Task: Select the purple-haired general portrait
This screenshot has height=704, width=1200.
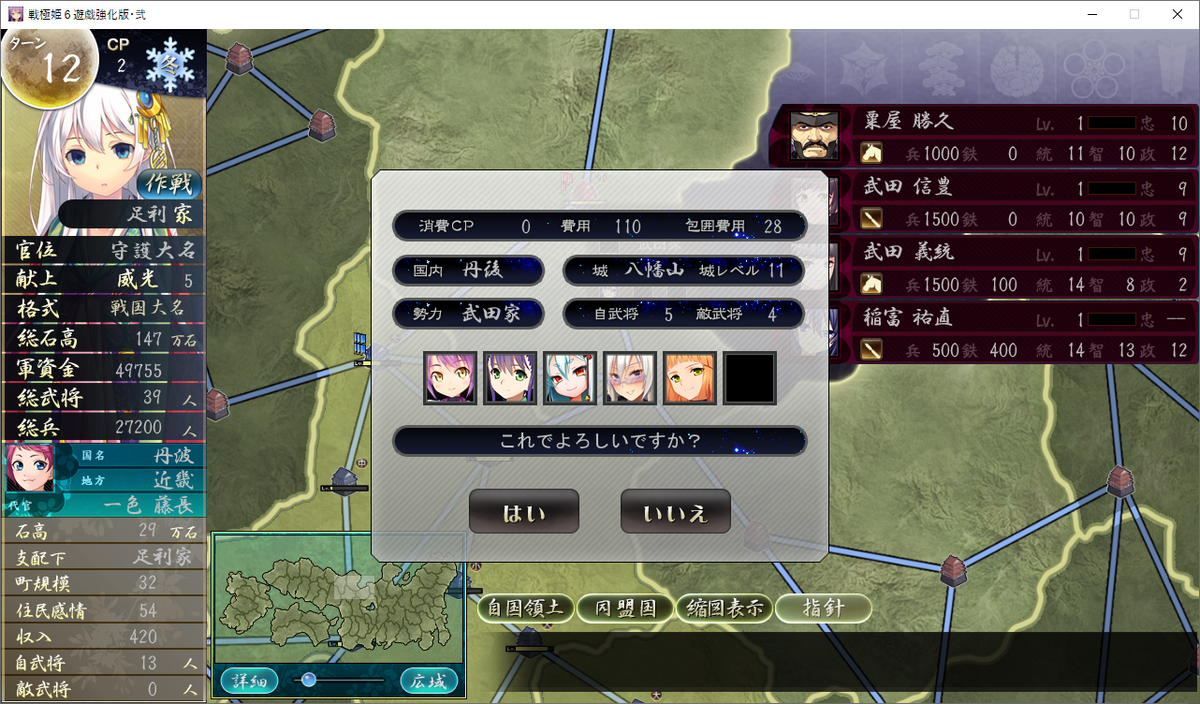Action: pyautogui.click(x=450, y=378)
